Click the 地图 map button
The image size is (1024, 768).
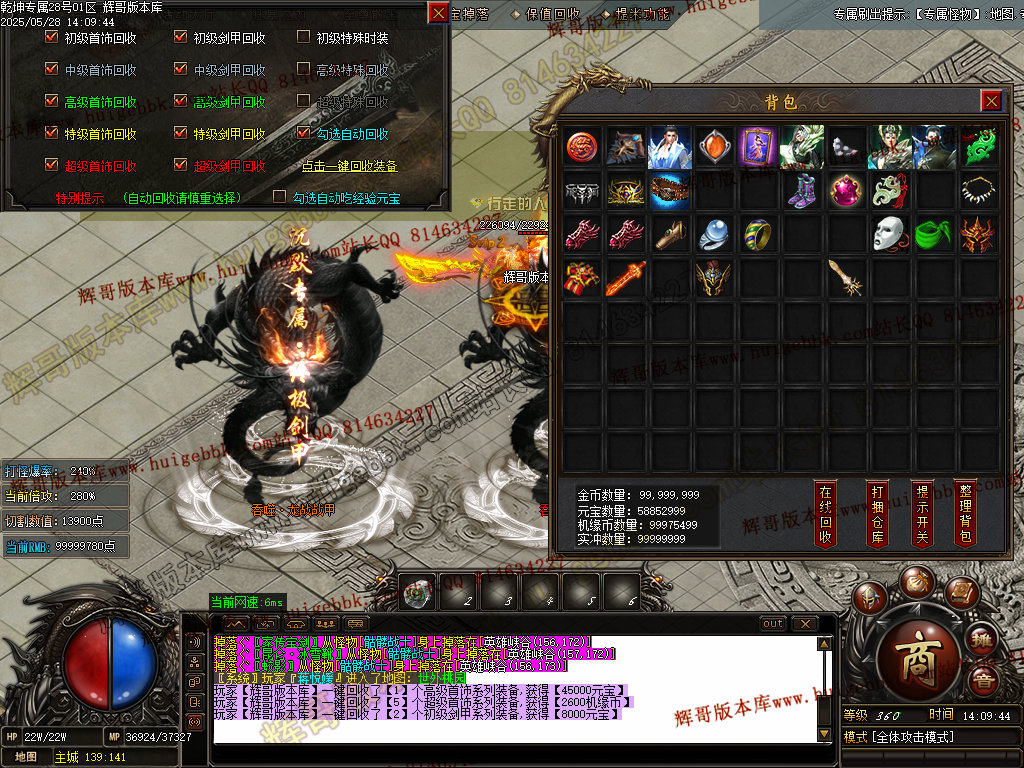pos(26,757)
